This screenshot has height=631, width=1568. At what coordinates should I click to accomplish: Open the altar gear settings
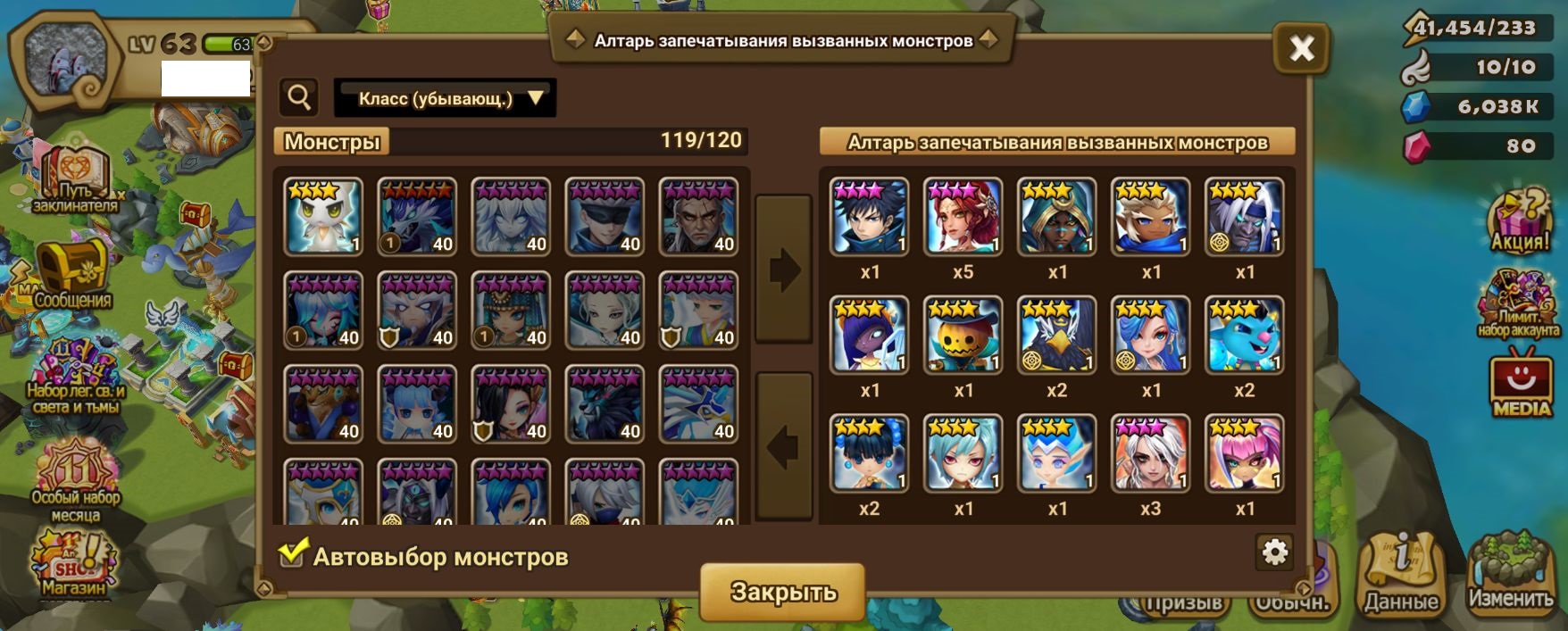point(1274,553)
